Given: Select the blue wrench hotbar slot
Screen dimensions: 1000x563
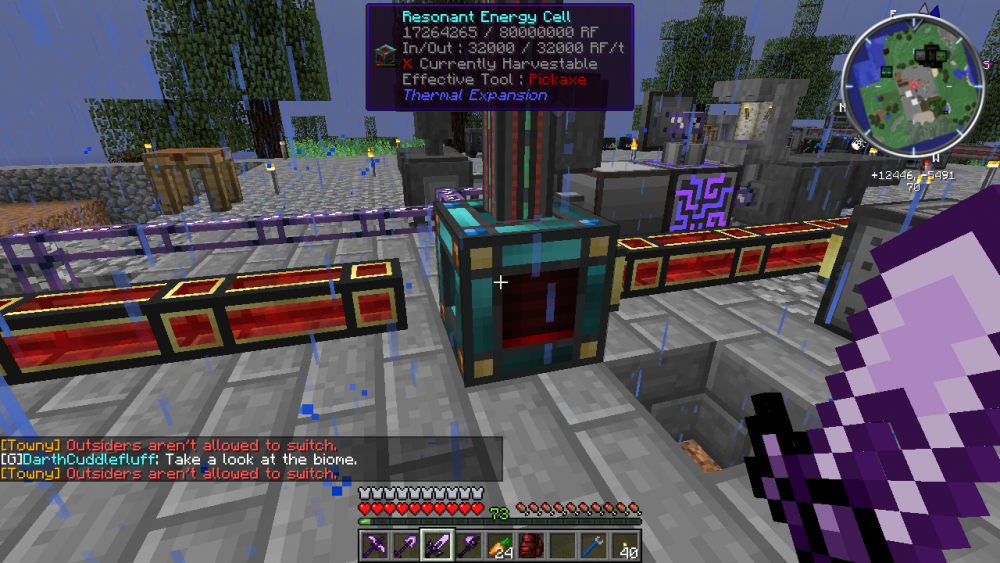Looking at the screenshot, I should tap(593, 545).
